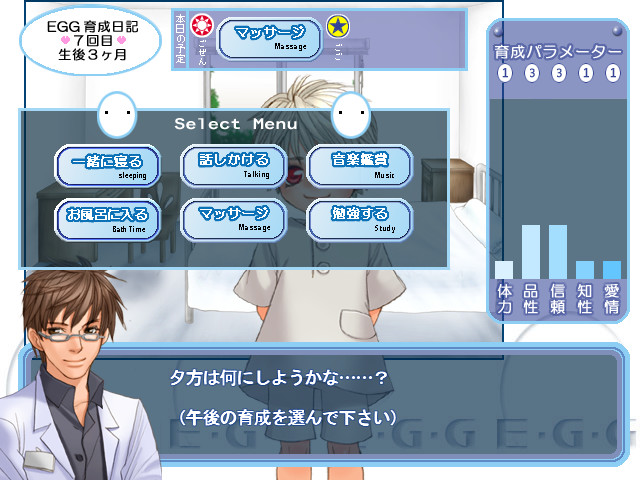
Task: Select Massage in the Select Menu
Action: pos(233,219)
